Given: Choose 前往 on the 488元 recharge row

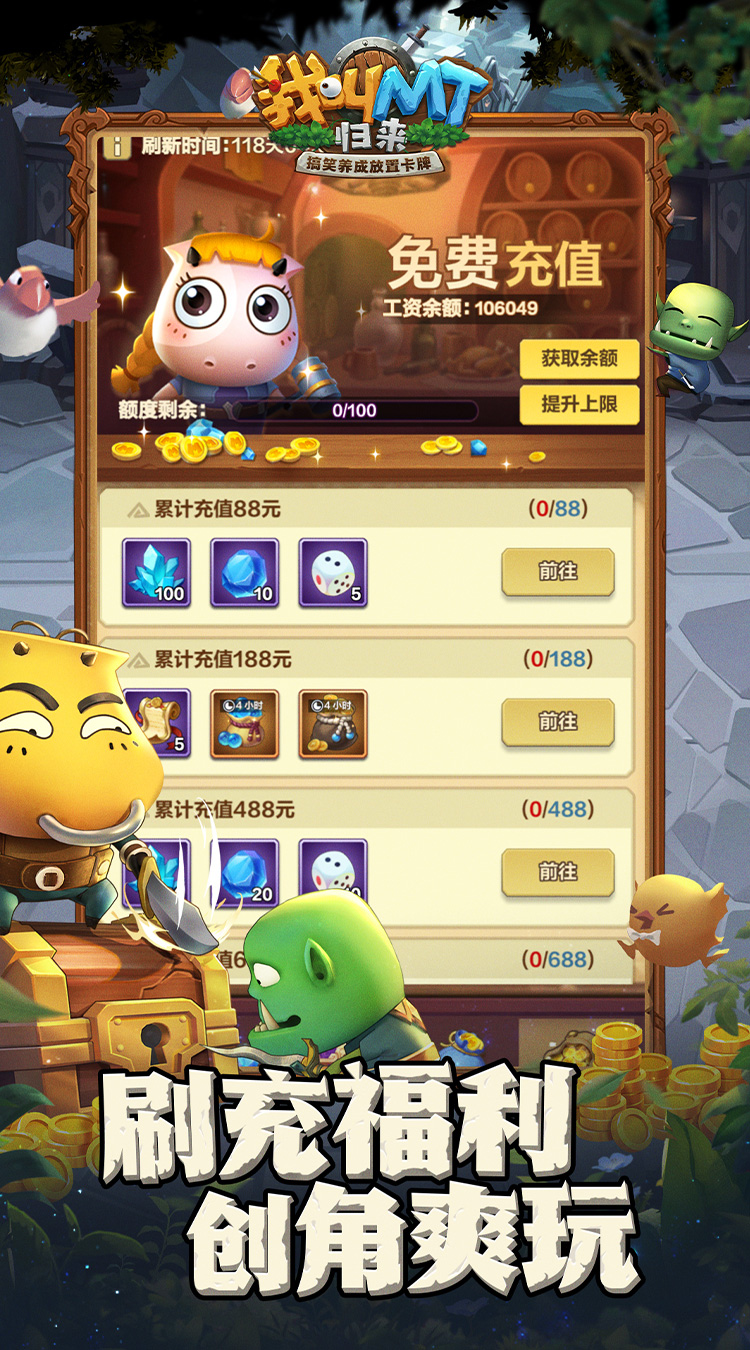Looking at the screenshot, I should coord(557,872).
